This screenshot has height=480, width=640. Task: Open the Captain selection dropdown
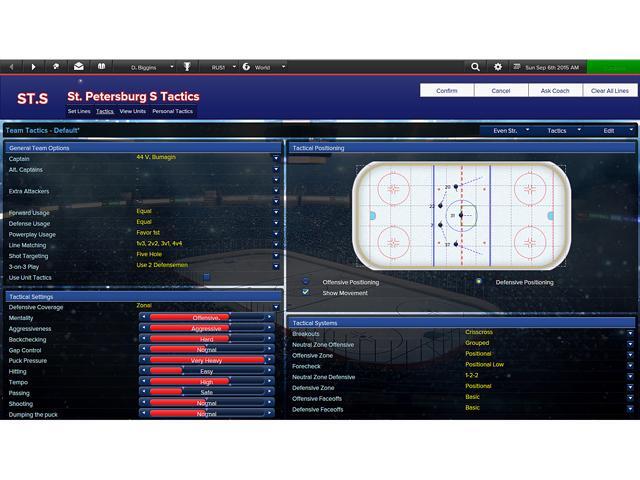click(x=276, y=158)
